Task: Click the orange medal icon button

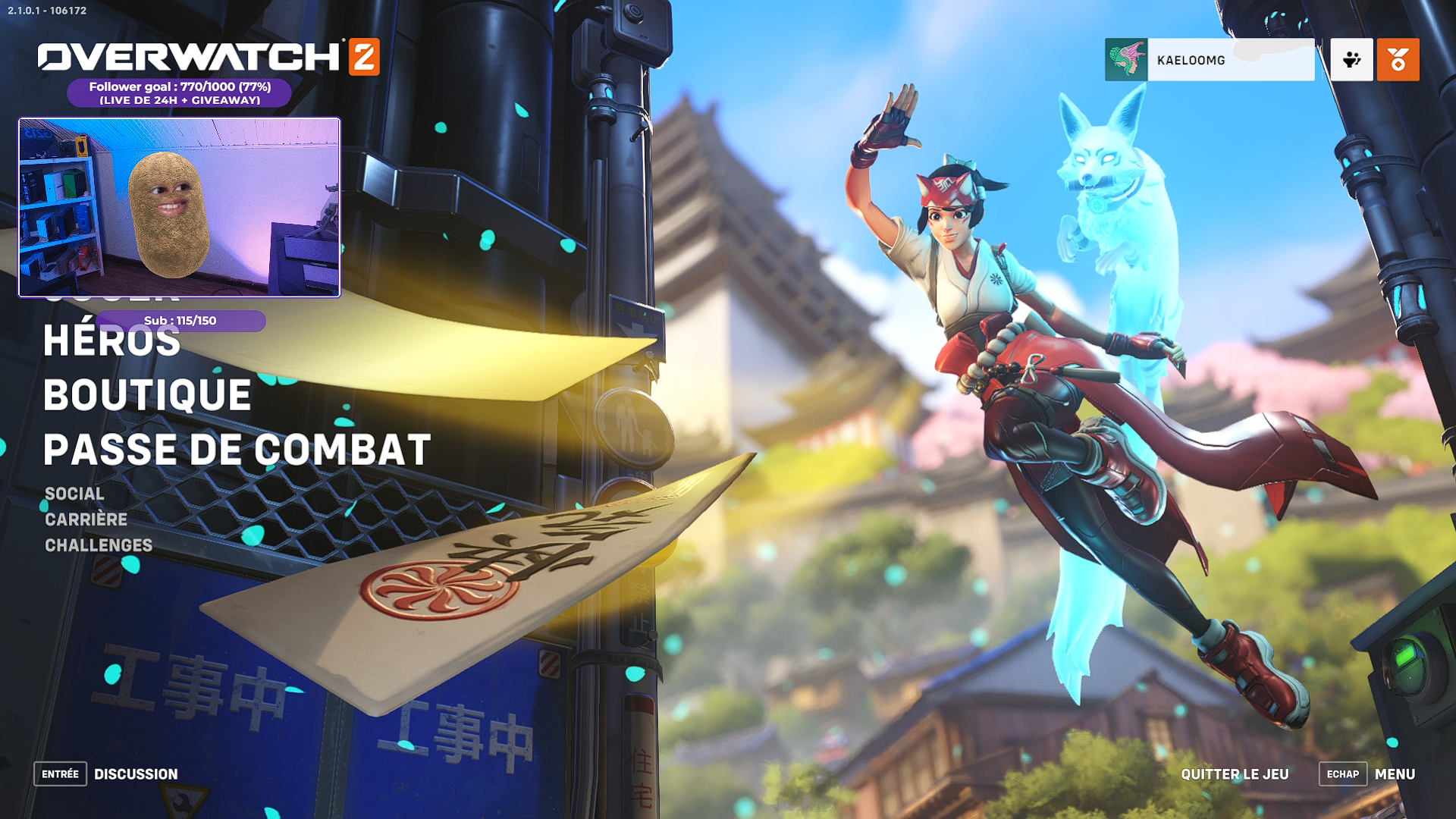Action: (x=1398, y=60)
